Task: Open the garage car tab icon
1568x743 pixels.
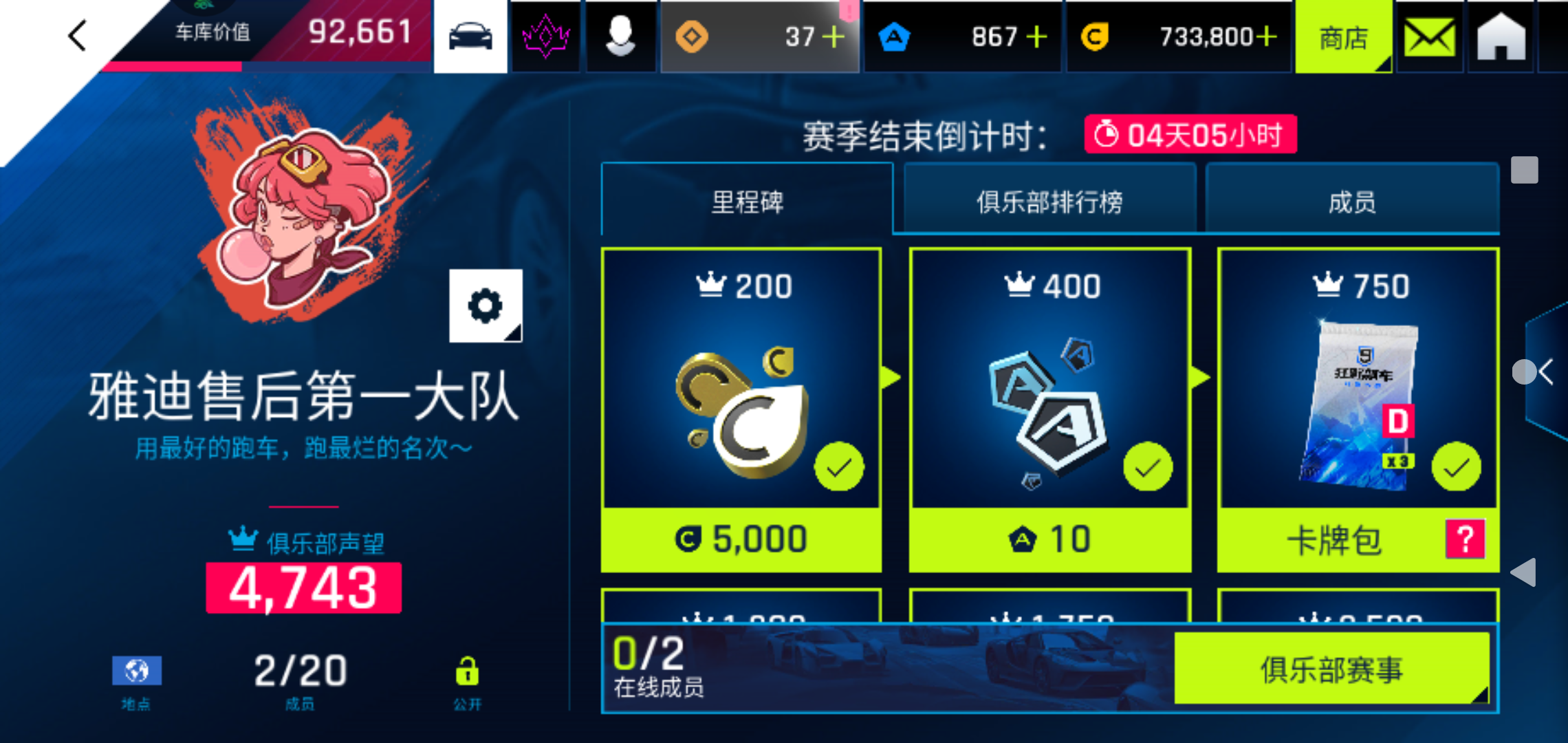Action: [x=470, y=36]
